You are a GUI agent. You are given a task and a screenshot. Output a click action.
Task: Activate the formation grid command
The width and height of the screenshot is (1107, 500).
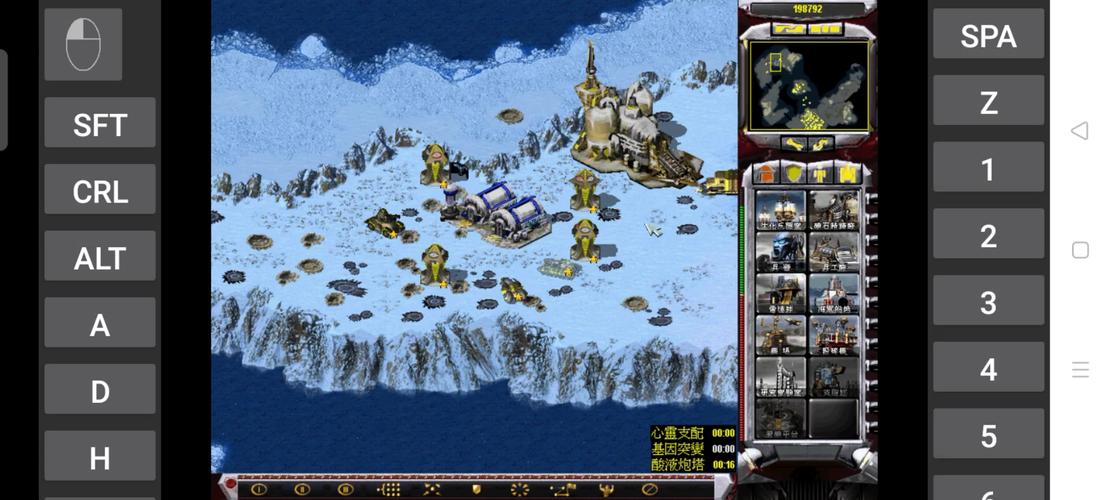pyautogui.click(x=388, y=489)
